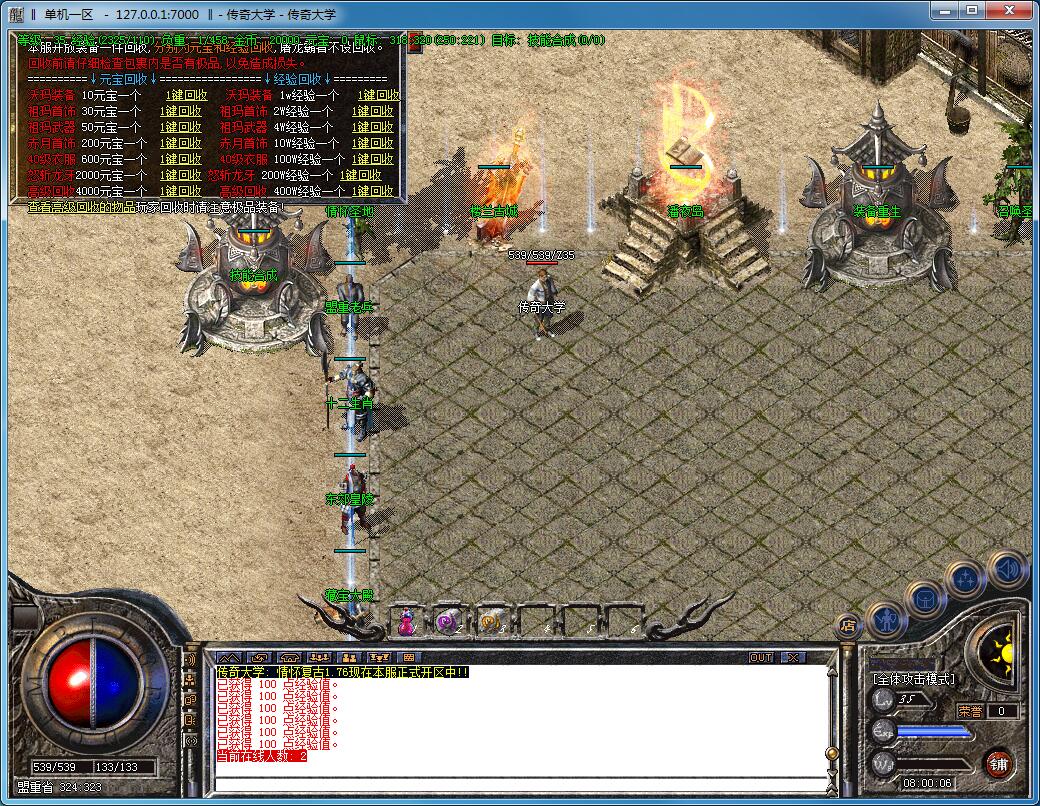Use the red potion in hotbar slot 1

[x=407, y=622]
